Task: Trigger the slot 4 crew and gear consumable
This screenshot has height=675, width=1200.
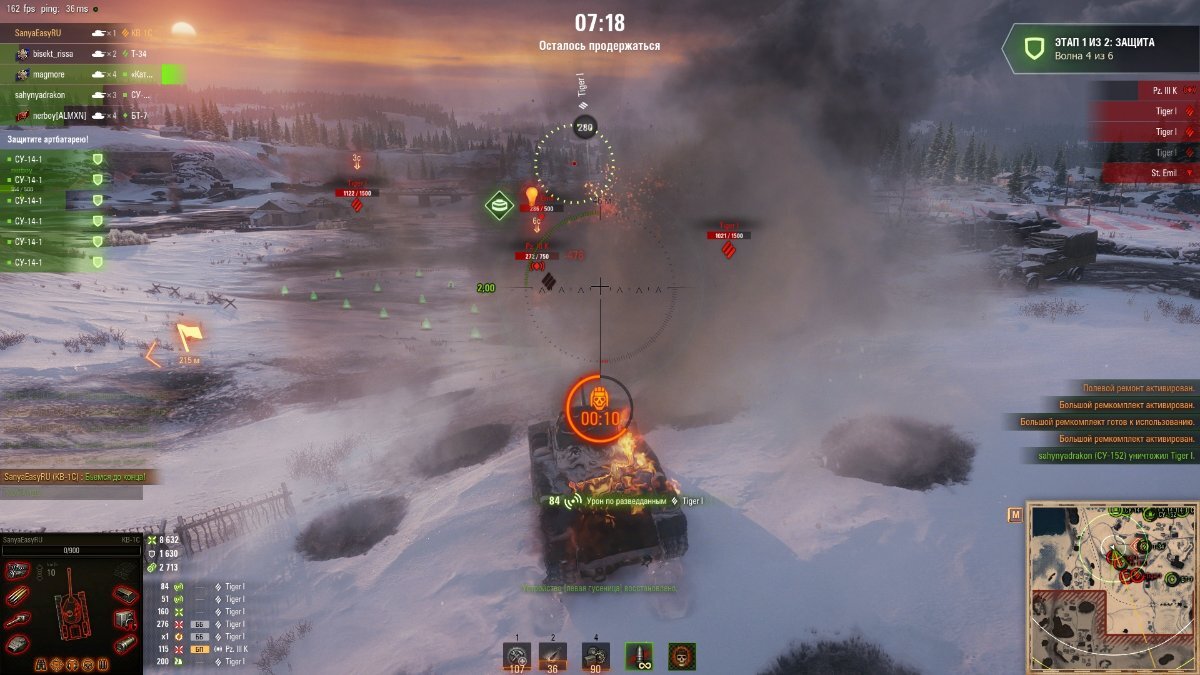Action: [x=595, y=655]
